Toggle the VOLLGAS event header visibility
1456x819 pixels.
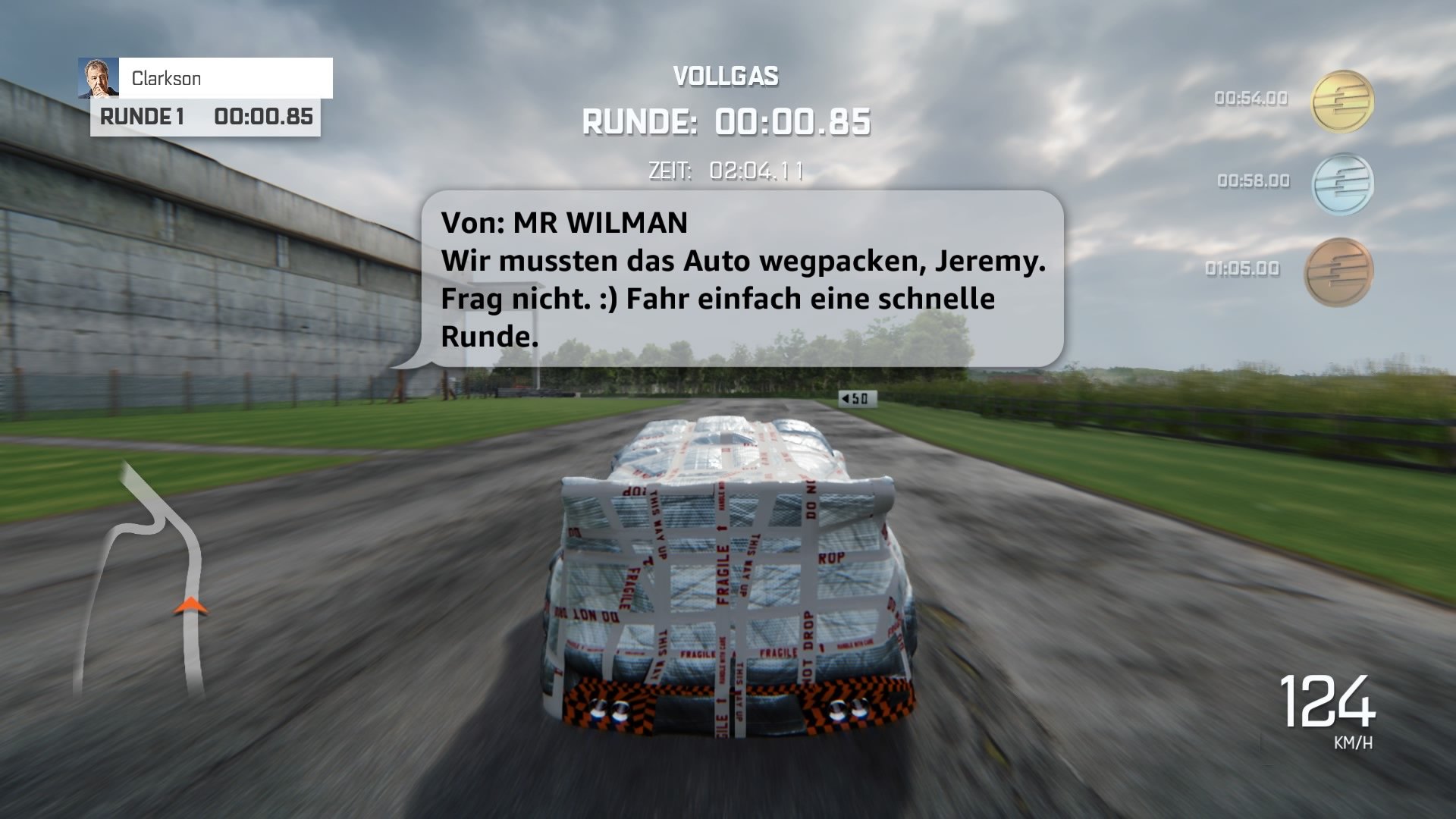726,75
